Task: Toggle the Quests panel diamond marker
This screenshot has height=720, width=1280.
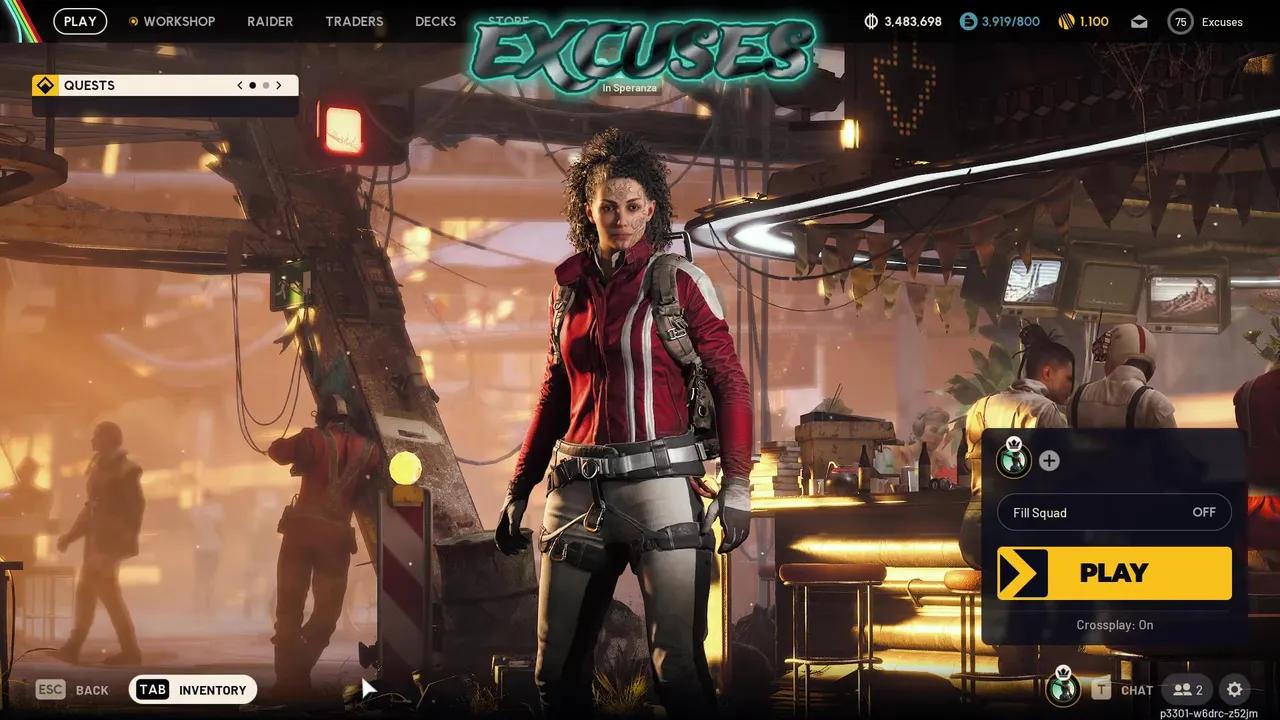Action: click(x=45, y=85)
